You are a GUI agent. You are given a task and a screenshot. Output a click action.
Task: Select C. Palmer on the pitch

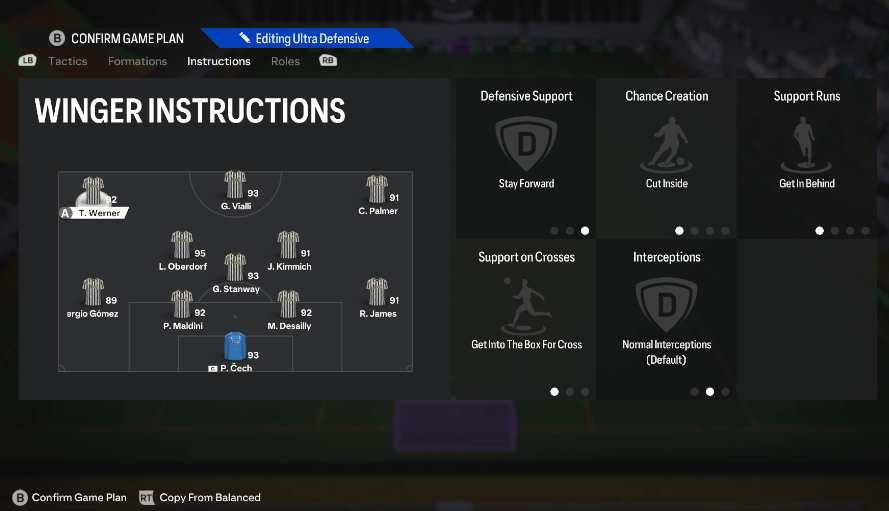point(377,191)
